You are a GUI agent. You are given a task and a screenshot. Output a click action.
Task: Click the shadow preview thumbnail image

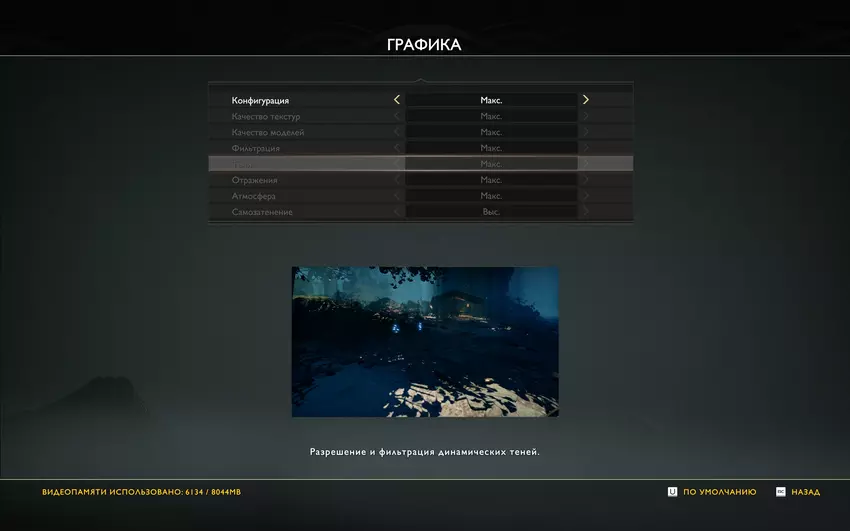click(x=425, y=341)
